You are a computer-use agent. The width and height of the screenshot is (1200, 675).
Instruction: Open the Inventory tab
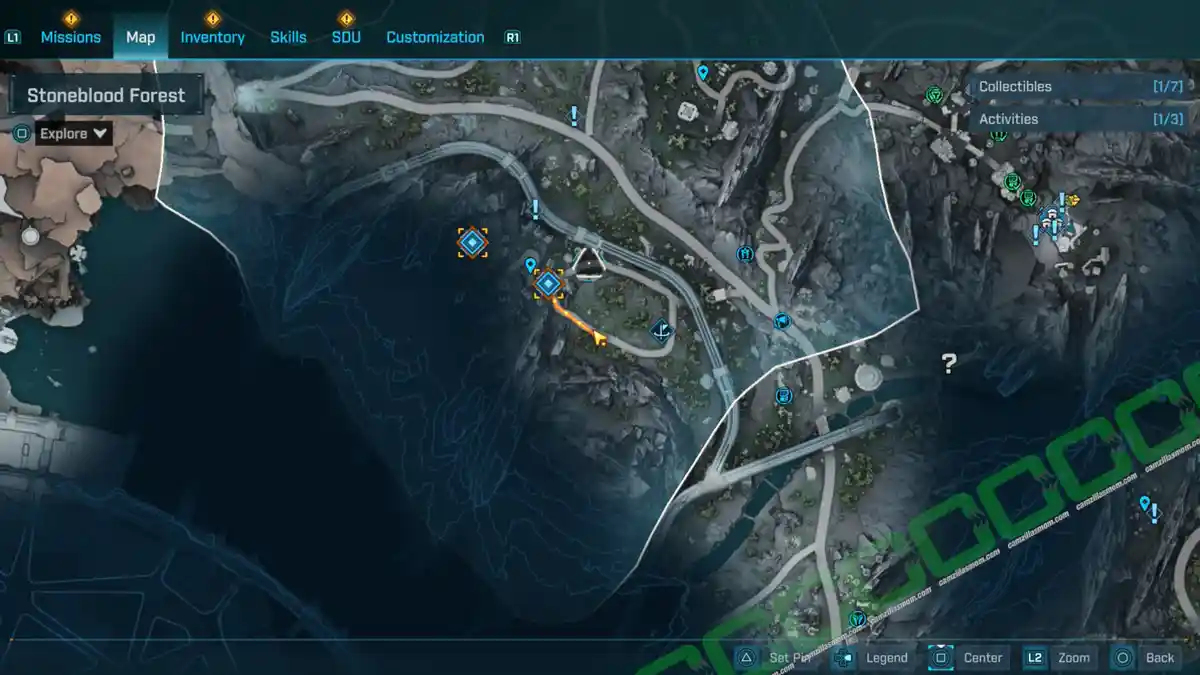pyautogui.click(x=212, y=37)
